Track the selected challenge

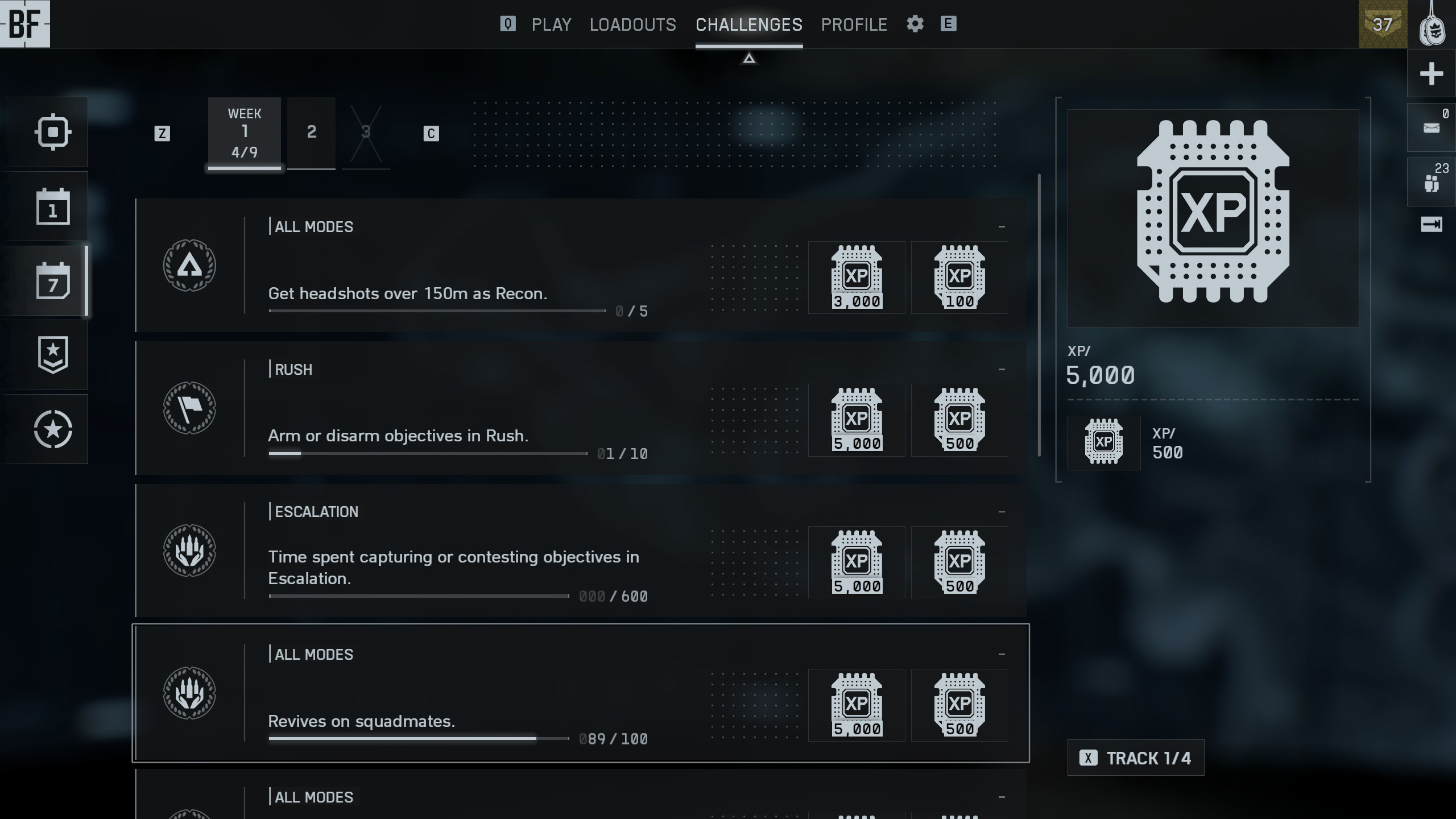pyautogui.click(x=1135, y=758)
